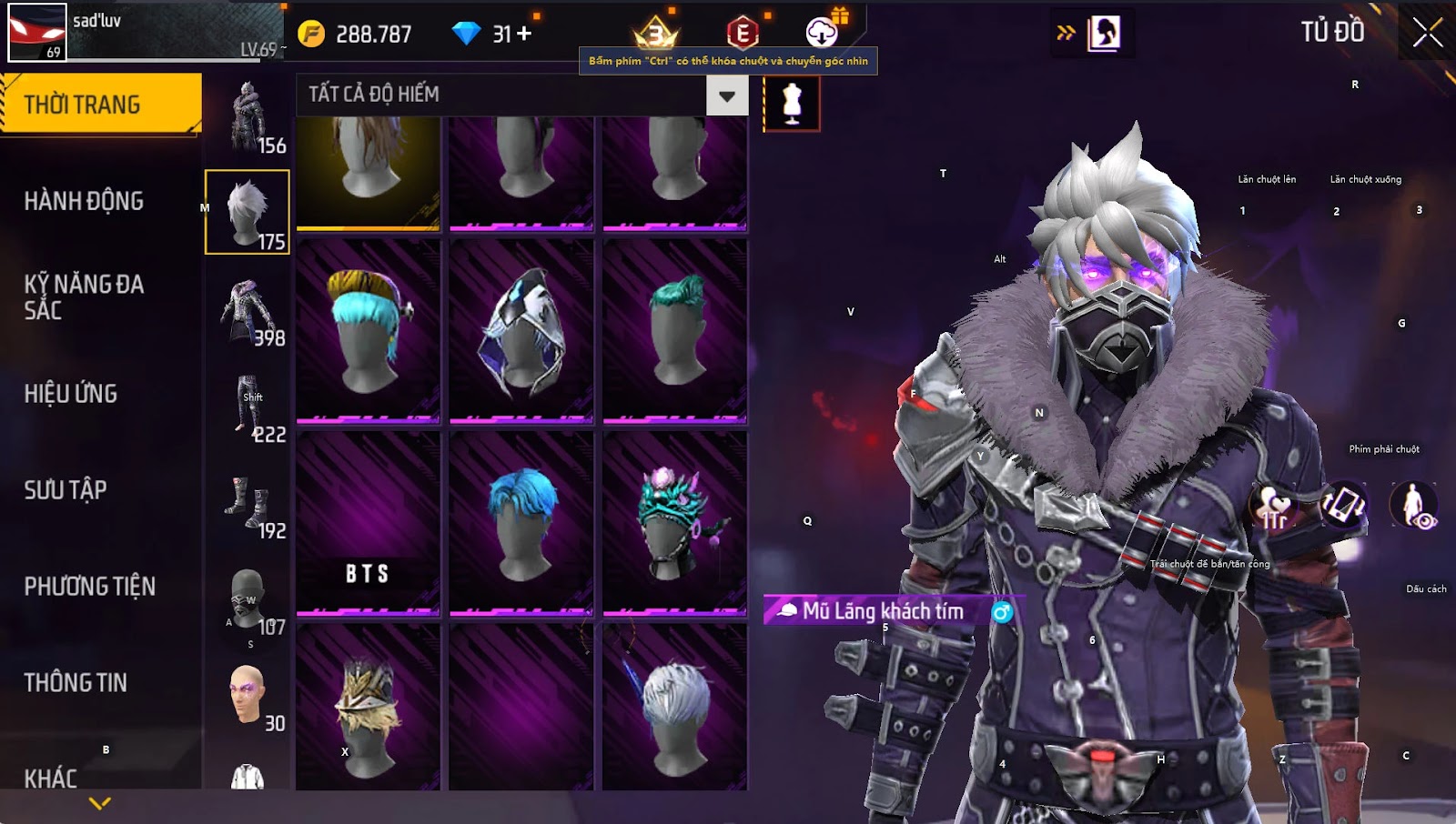Image resolution: width=1456 pixels, height=824 pixels.
Task: Equip the blue and gold hair item
Action: pos(368,331)
